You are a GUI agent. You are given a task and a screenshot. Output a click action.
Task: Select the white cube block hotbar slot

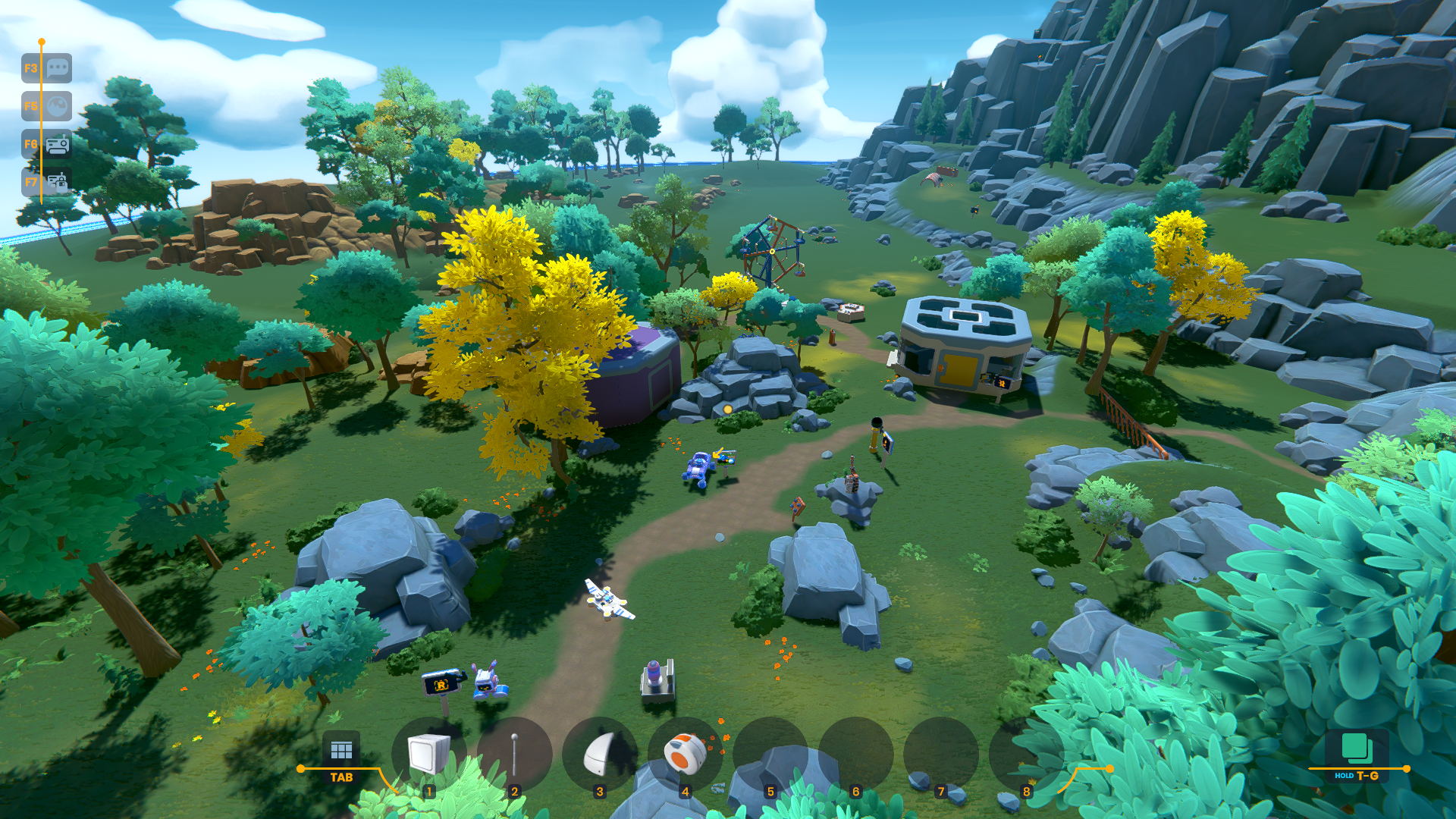click(x=428, y=755)
